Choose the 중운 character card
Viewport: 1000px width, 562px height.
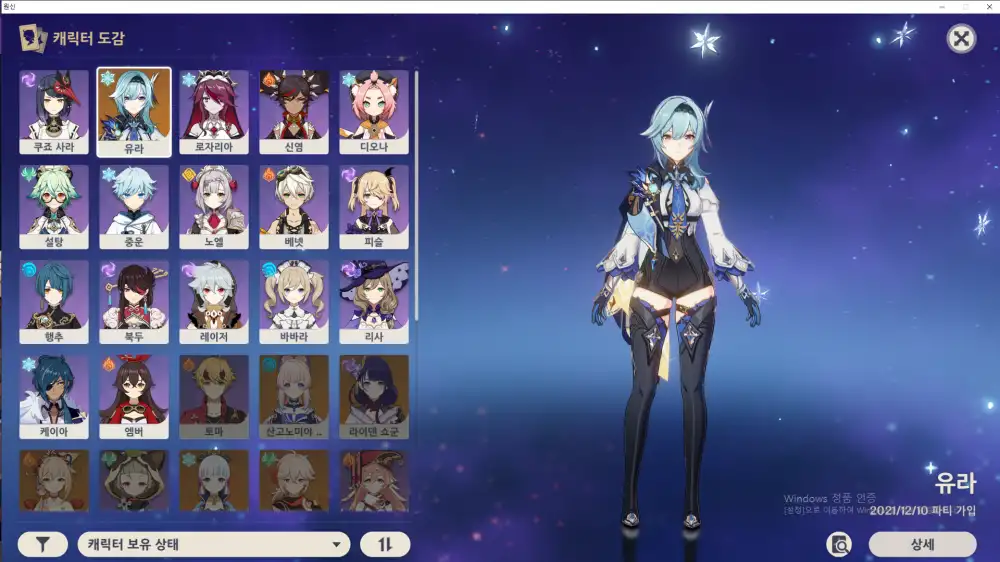(x=134, y=207)
